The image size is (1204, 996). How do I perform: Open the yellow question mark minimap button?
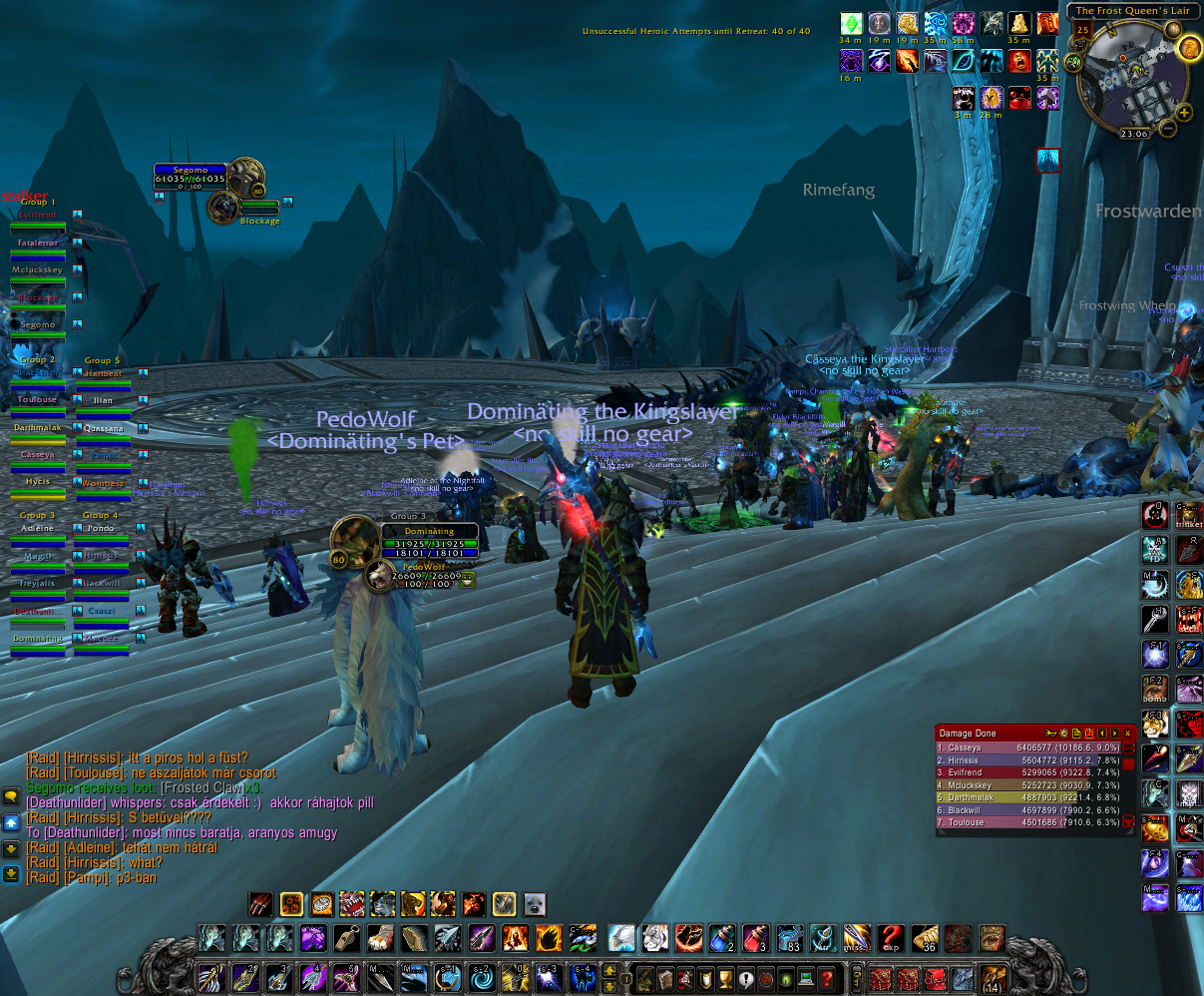pos(1190,49)
